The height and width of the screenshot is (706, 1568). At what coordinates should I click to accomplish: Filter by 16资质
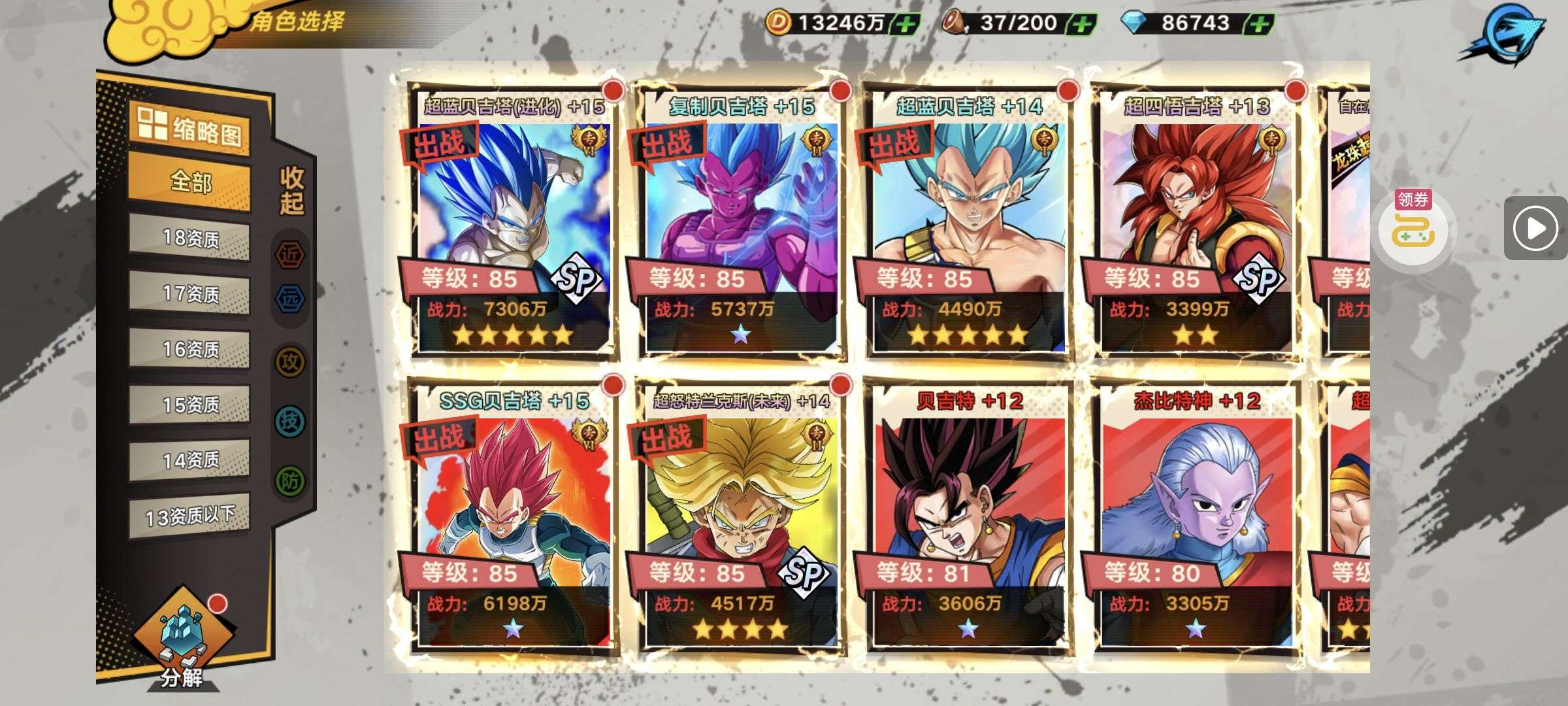189,349
